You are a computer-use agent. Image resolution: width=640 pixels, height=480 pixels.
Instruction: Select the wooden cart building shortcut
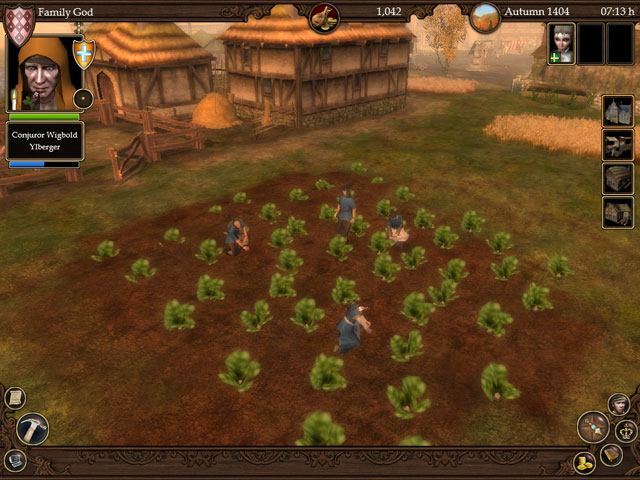click(x=618, y=144)
